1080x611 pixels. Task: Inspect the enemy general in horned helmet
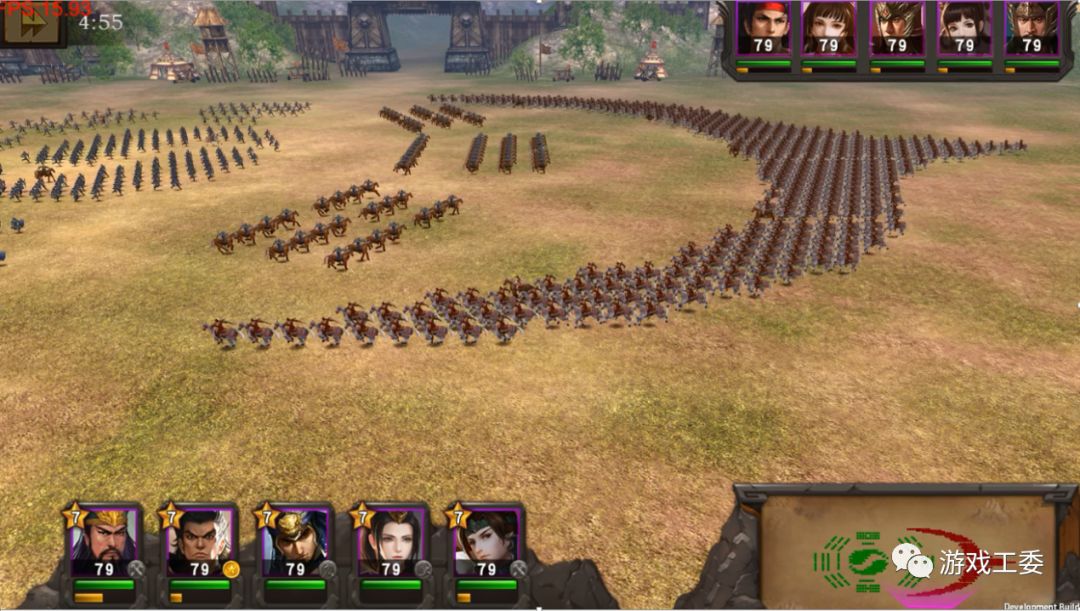(x=897, y=28)
